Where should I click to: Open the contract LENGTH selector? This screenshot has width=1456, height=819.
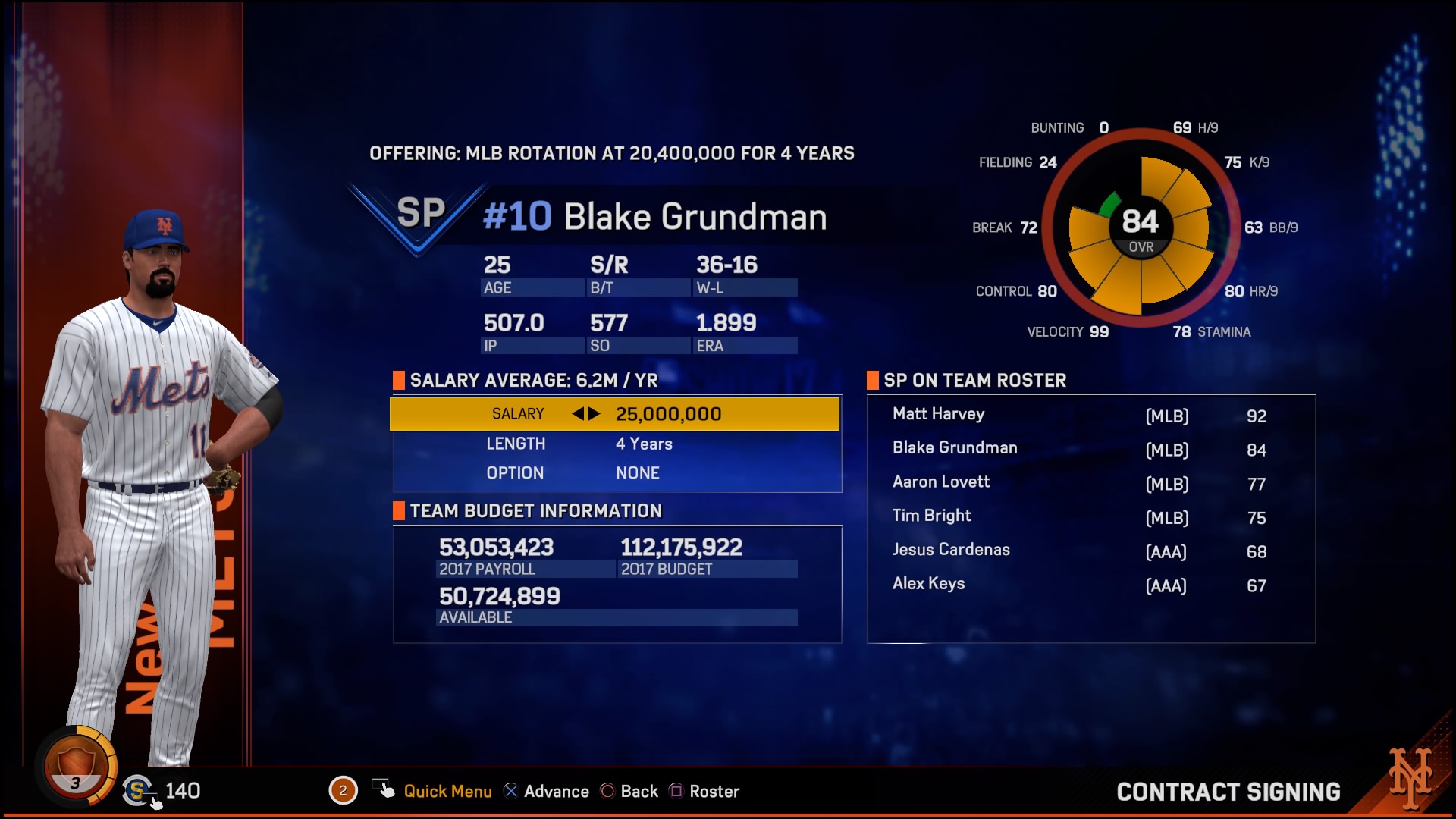click(617, 444)
